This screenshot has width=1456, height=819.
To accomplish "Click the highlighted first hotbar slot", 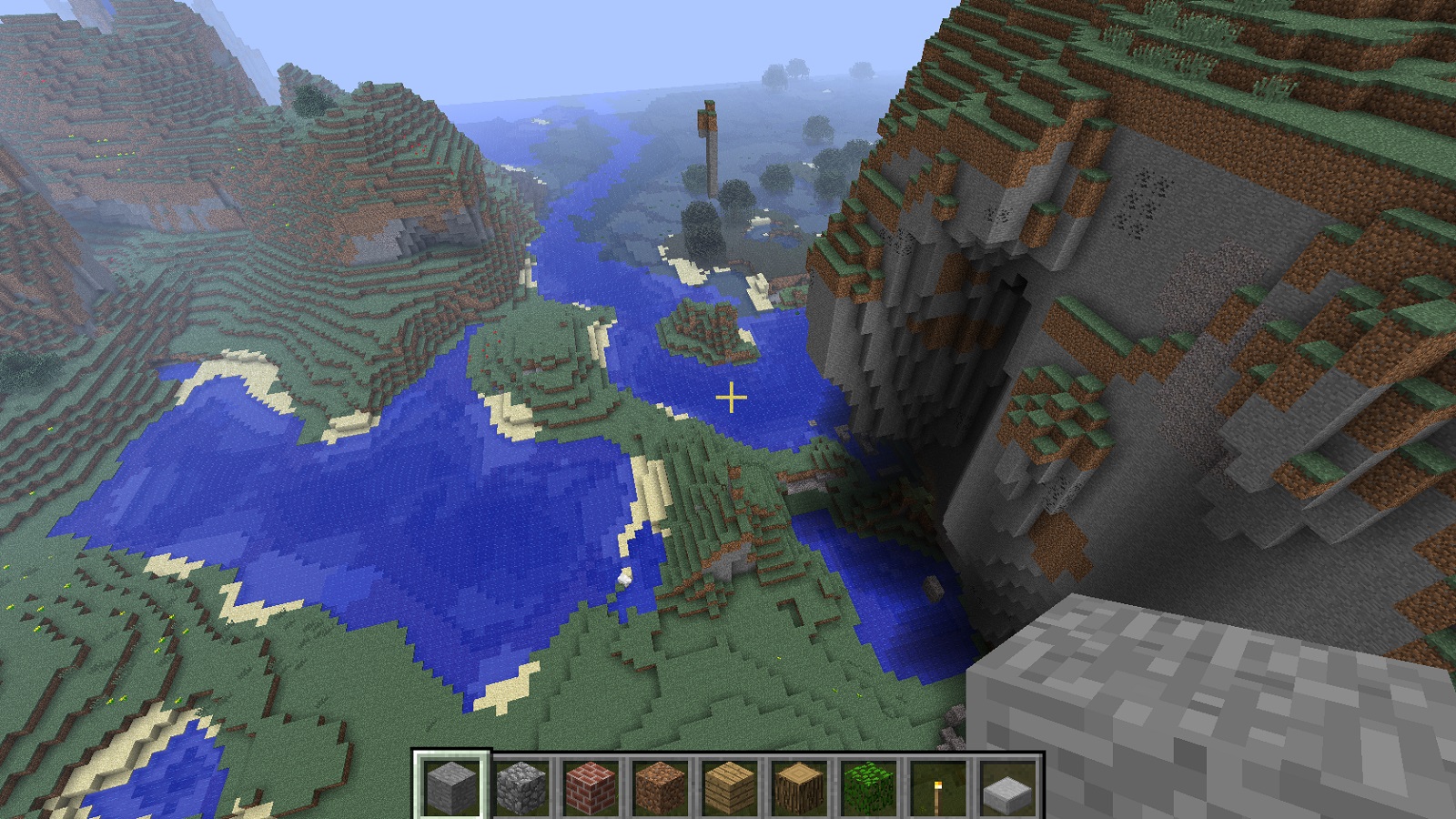I will (x=450, y=784).
